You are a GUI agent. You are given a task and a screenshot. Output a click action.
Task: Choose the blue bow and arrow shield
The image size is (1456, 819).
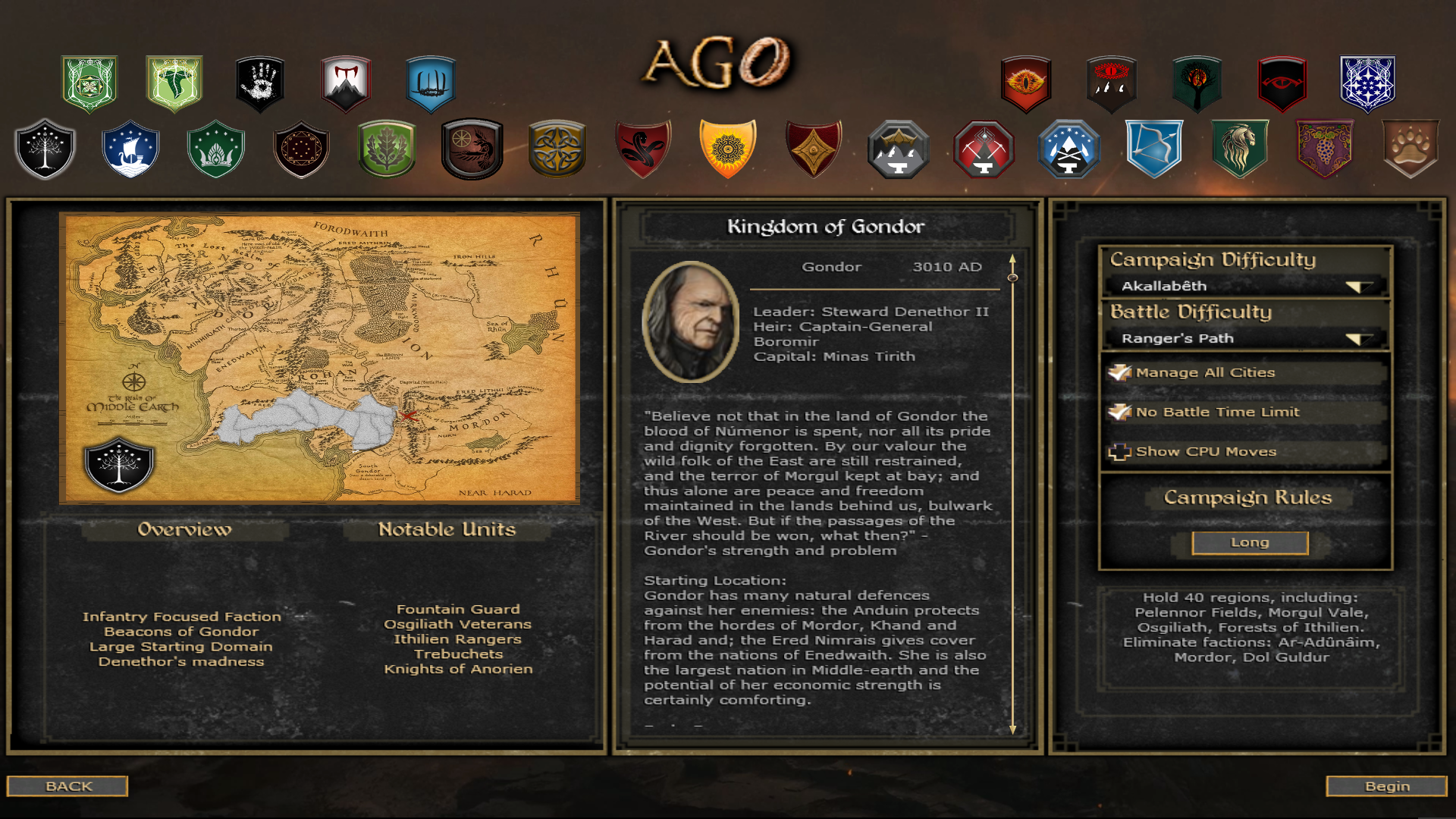click(1154, 149)
